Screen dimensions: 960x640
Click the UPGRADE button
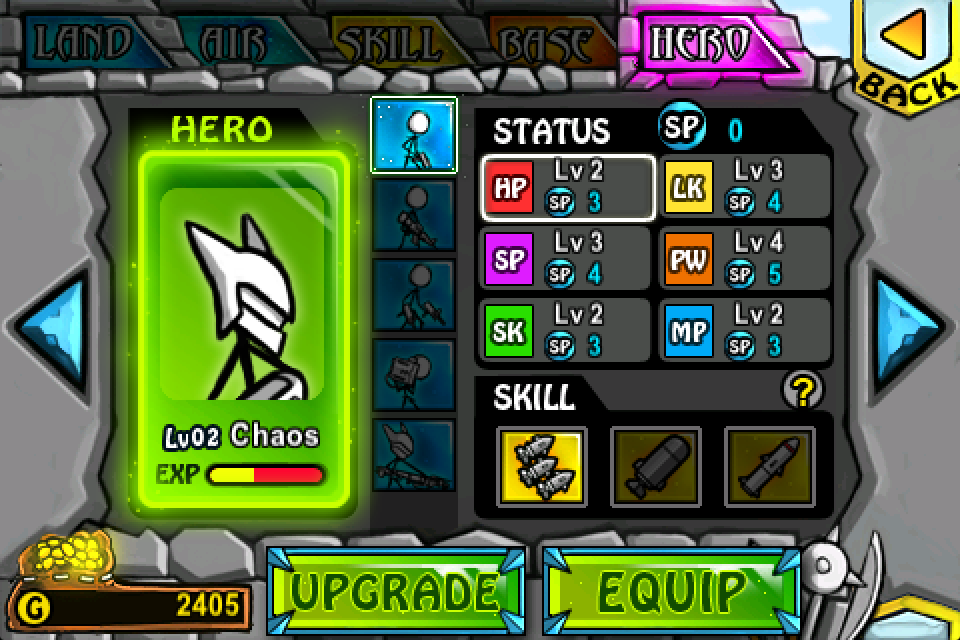[x=396, y=590]
